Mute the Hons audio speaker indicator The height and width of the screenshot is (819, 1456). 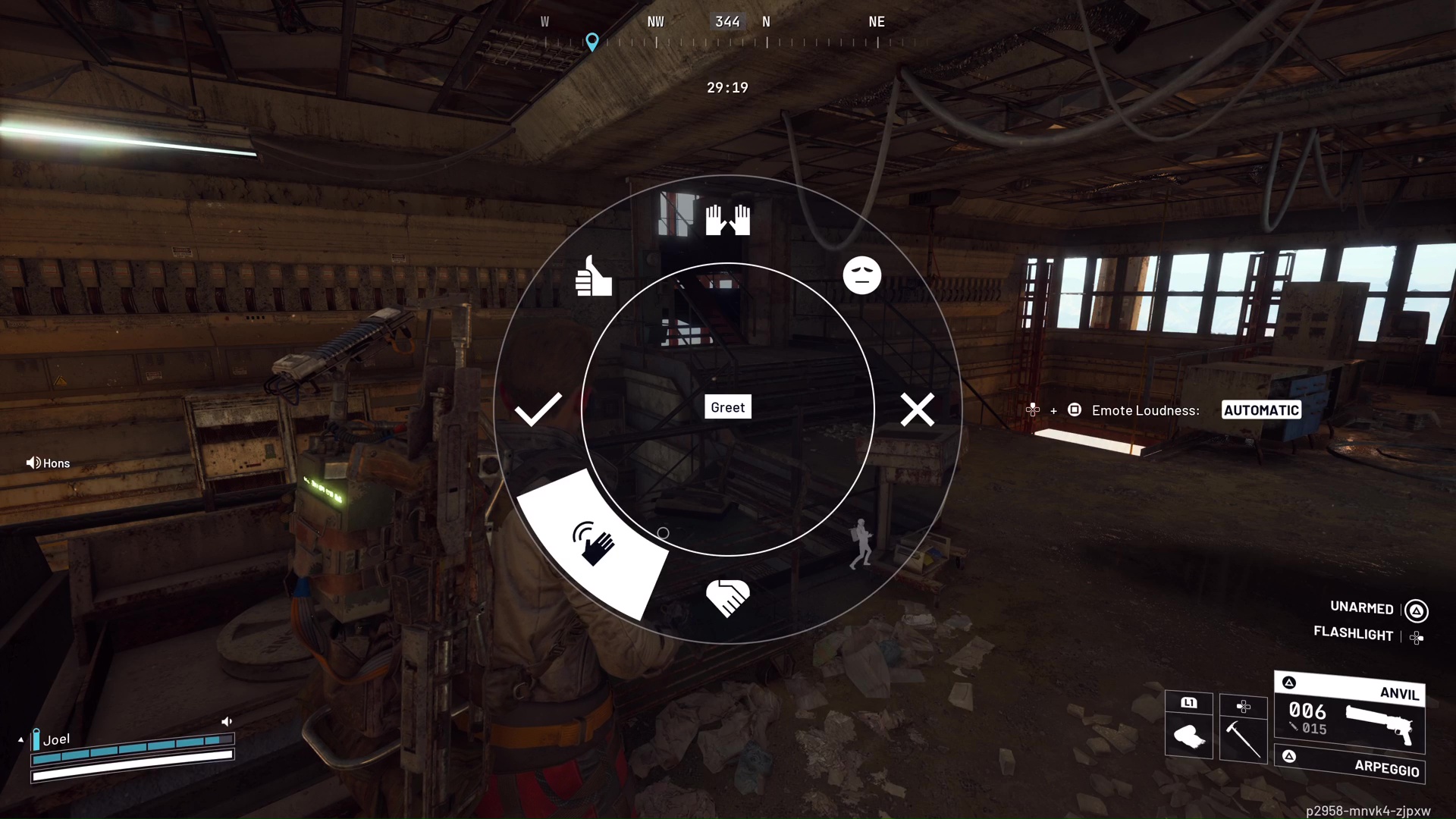(x=34, y=463)
